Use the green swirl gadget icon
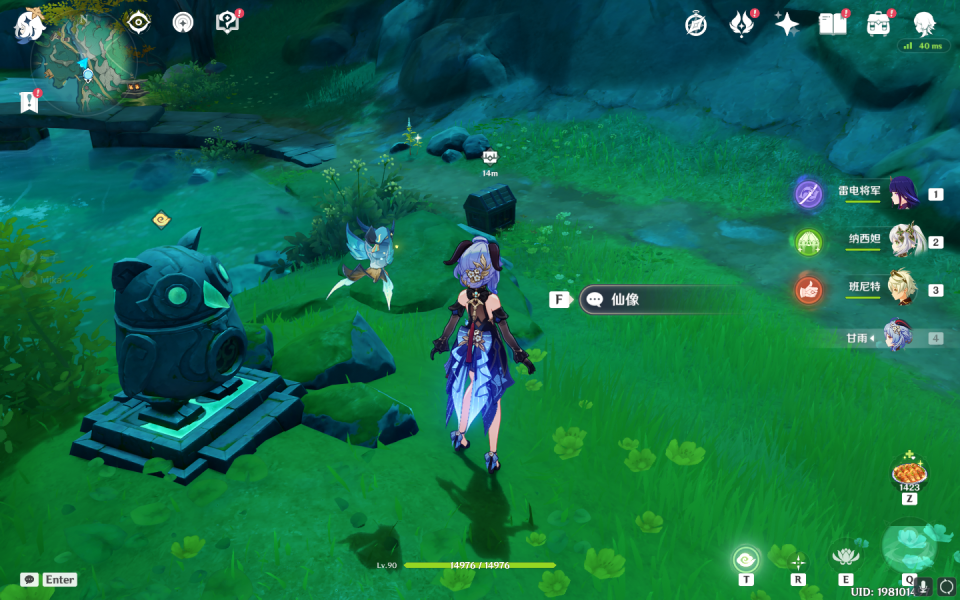Image resolution: width=960 pixels, height=600 pixels. click(x=746, y=559)
